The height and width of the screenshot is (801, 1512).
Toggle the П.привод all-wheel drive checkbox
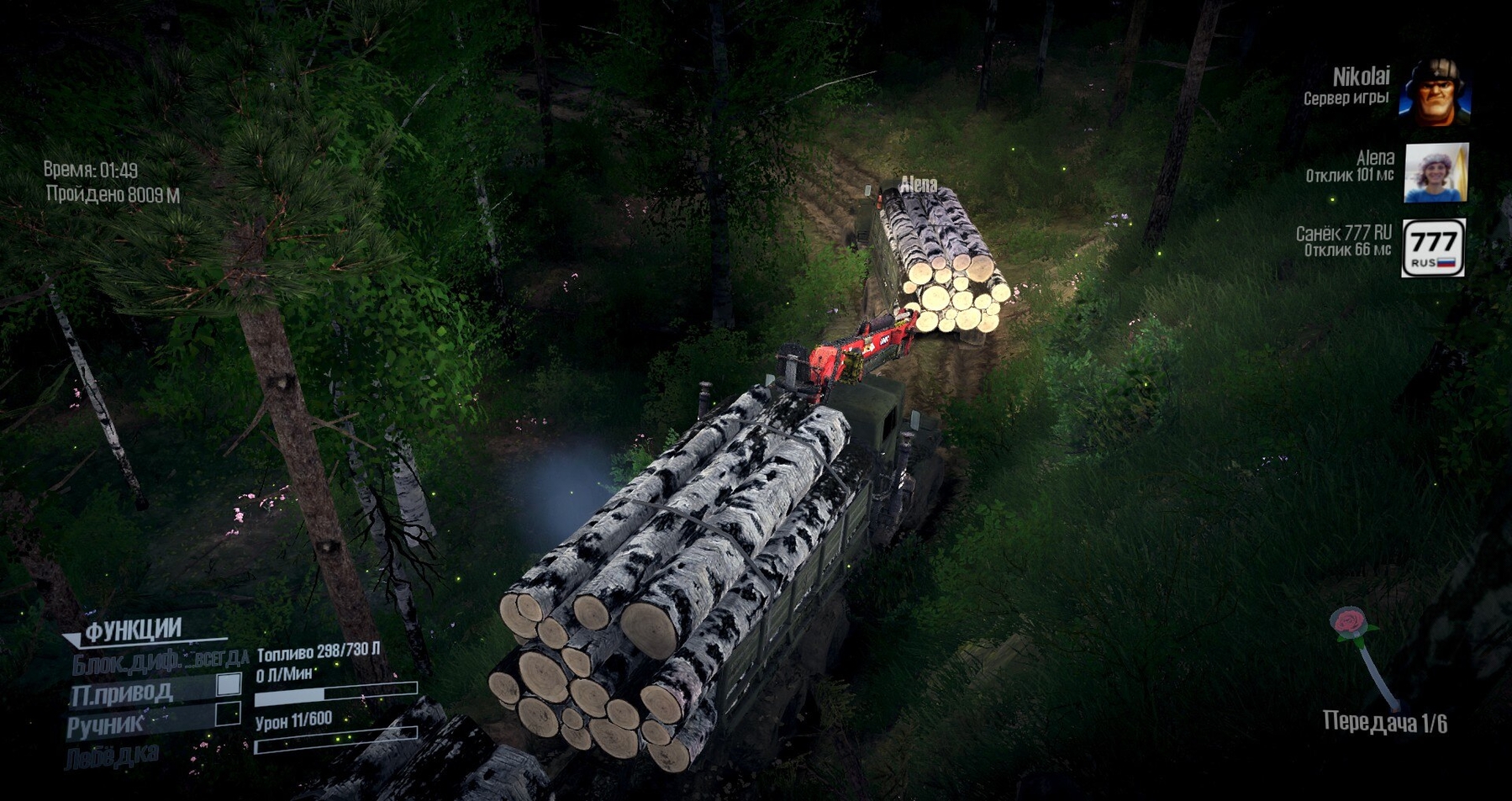[x=229, y=684]
